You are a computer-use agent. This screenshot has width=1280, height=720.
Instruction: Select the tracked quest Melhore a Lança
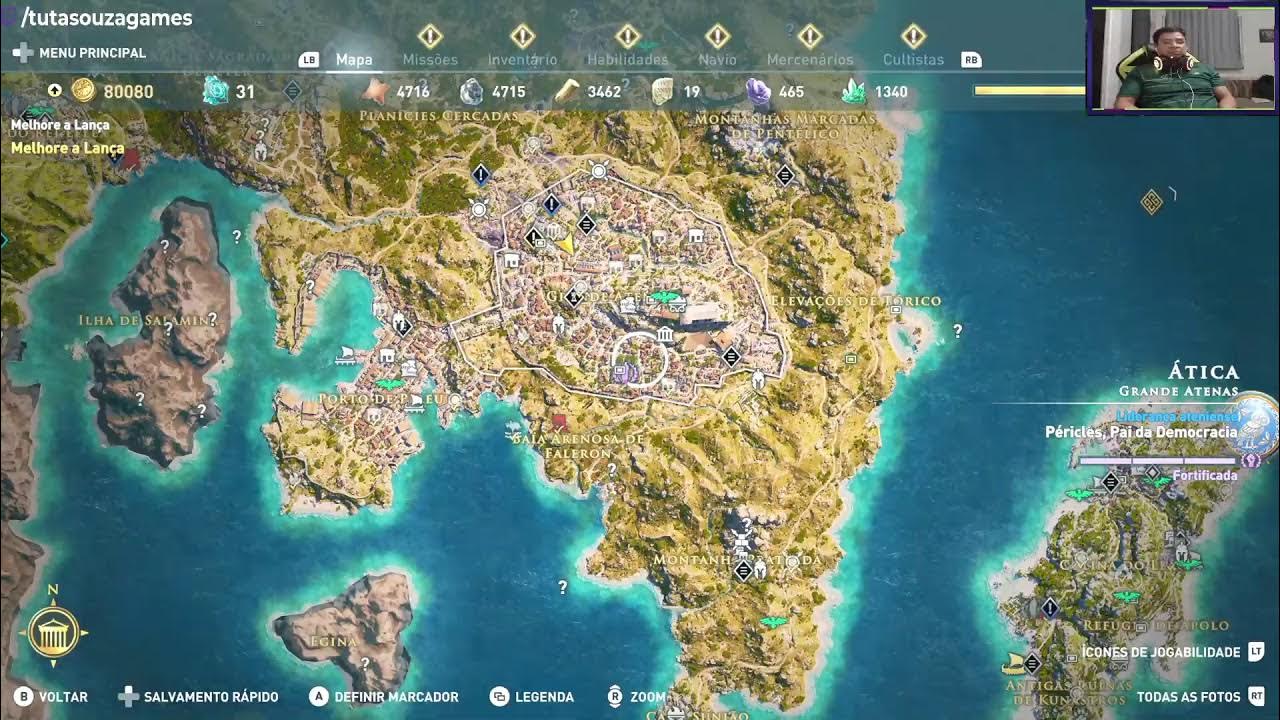click(x=67, y=148)
